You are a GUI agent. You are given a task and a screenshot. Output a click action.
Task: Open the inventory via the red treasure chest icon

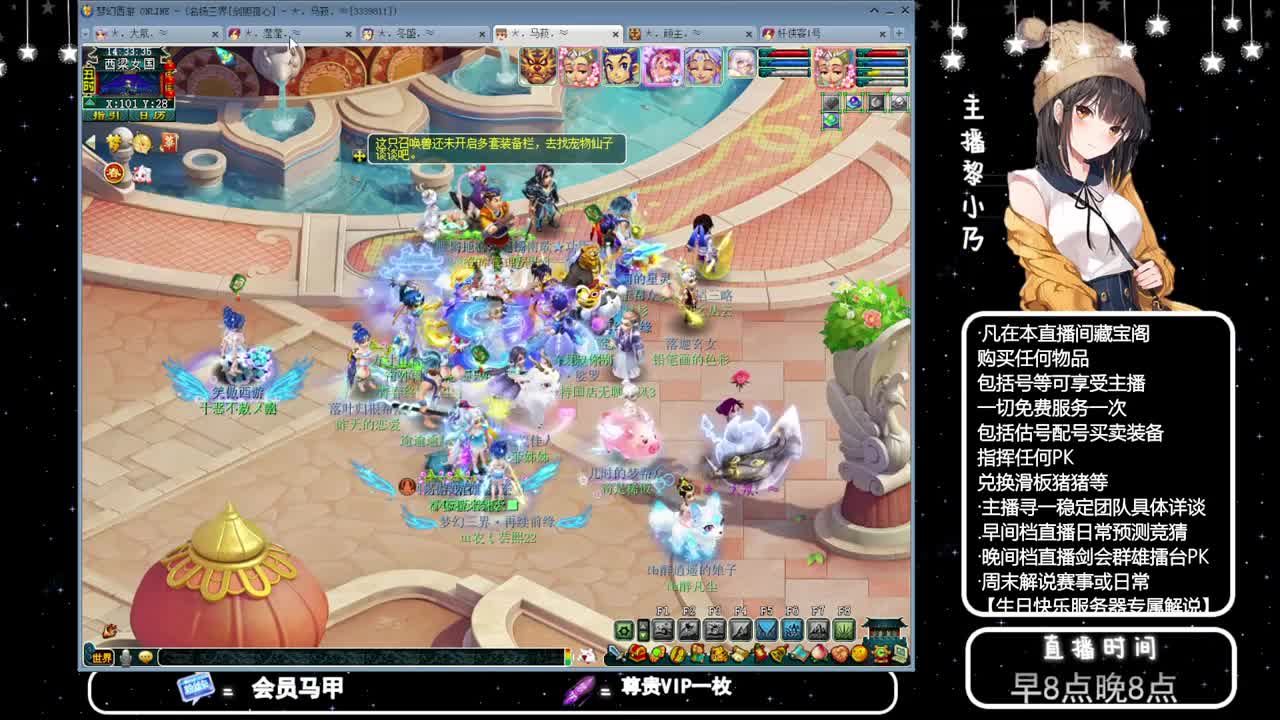coord(638,654)
